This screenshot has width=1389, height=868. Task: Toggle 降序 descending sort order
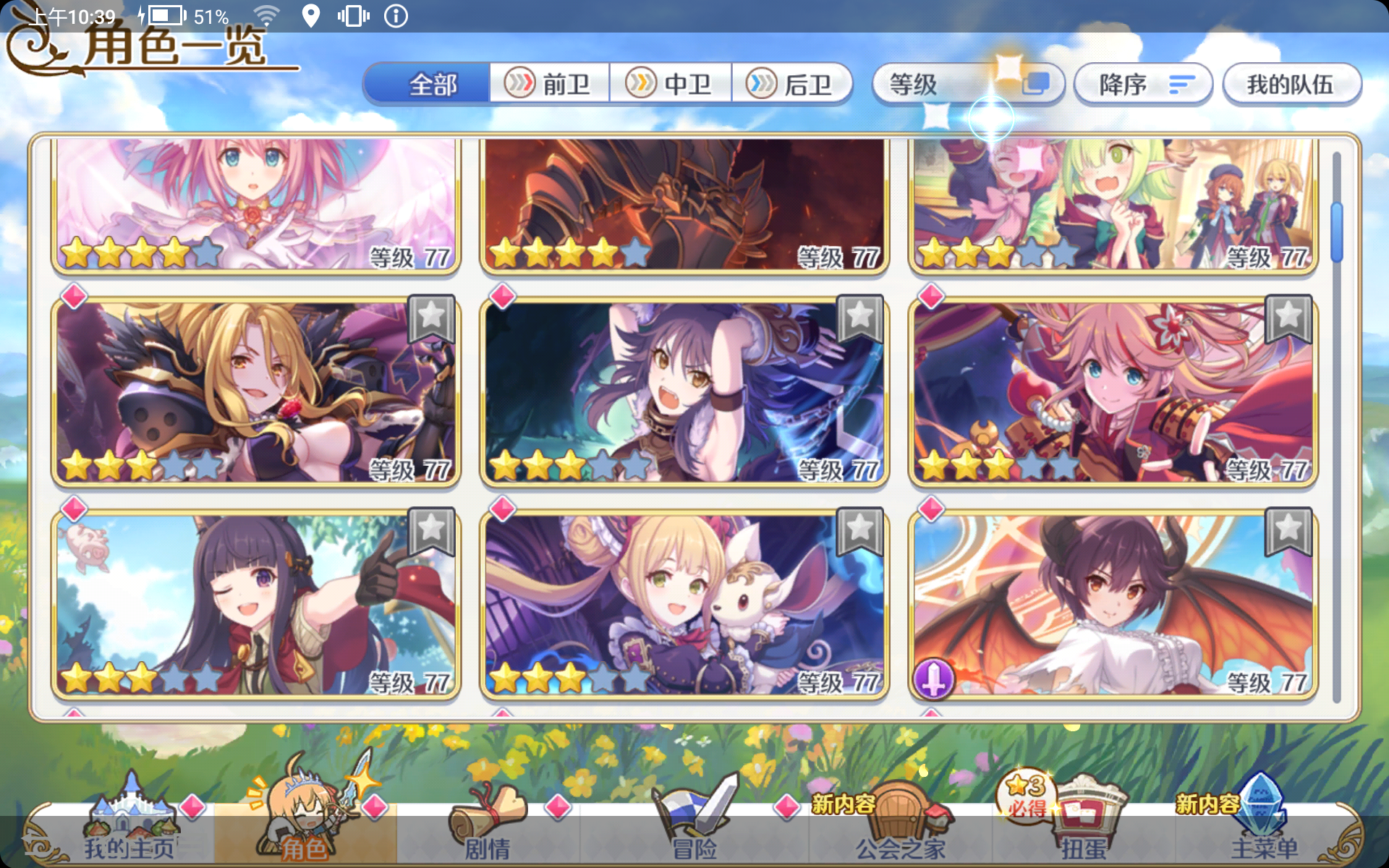point(1142,83)
